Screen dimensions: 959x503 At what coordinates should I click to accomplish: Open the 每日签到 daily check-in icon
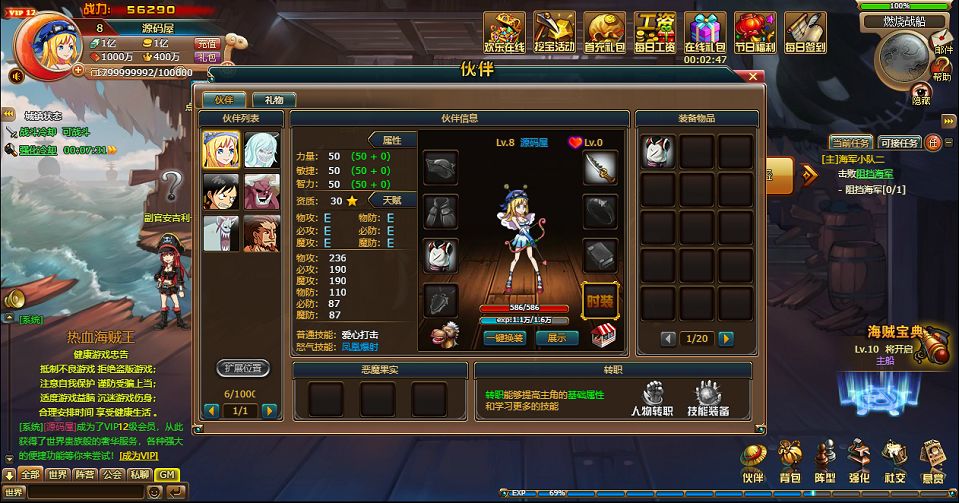806,33
